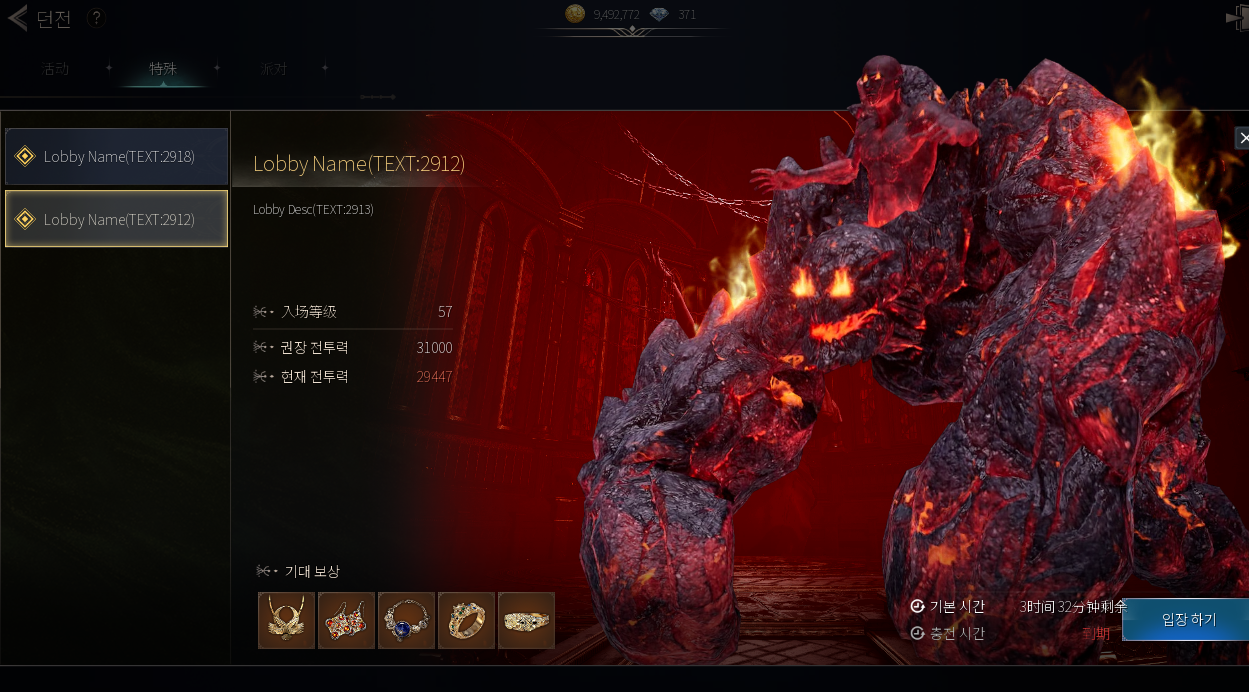
Task: View the jeweled gold ring reward
Action: pos(466,620)
